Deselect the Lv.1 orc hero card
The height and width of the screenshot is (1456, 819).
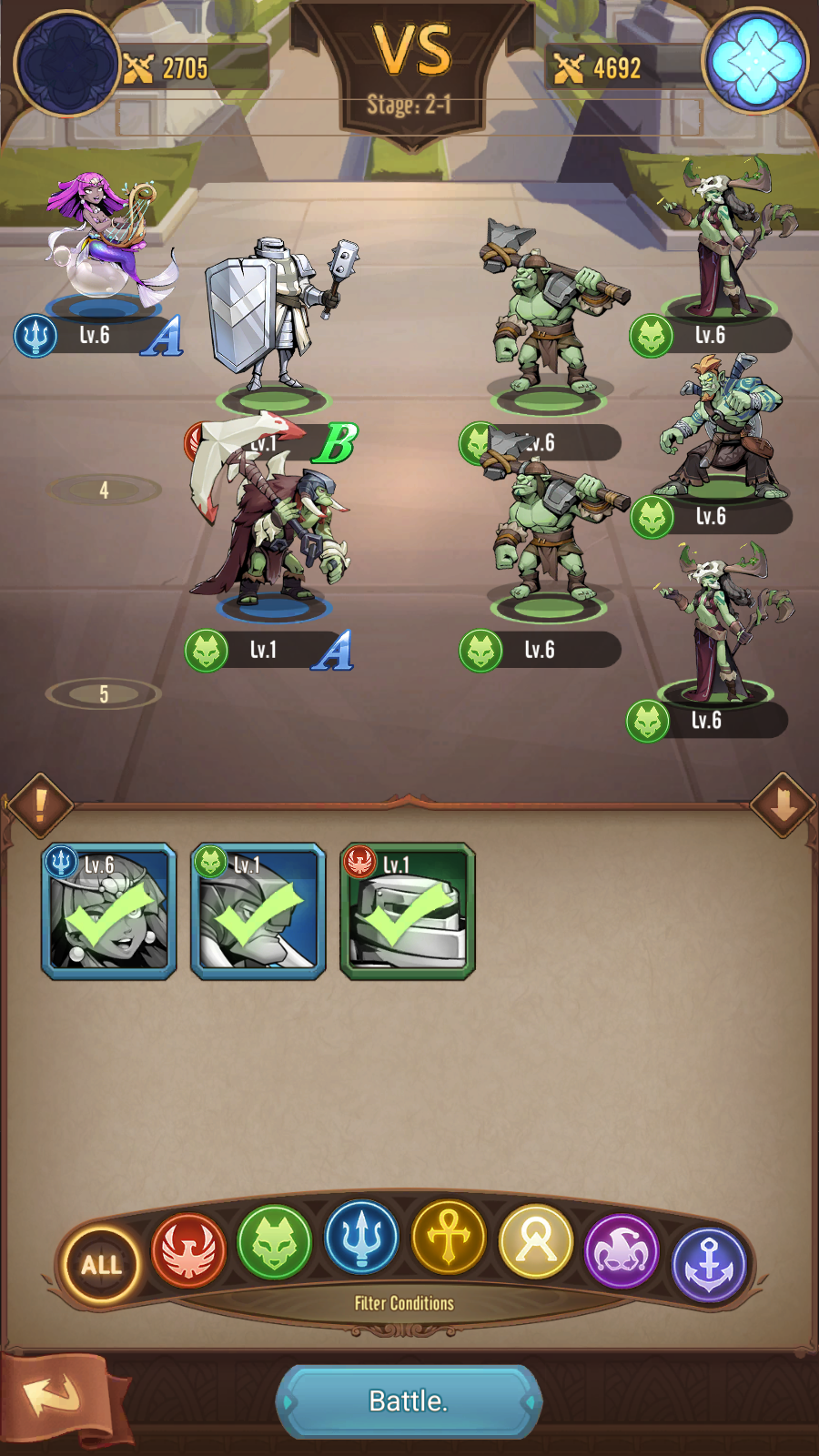[x=258, y=911]
